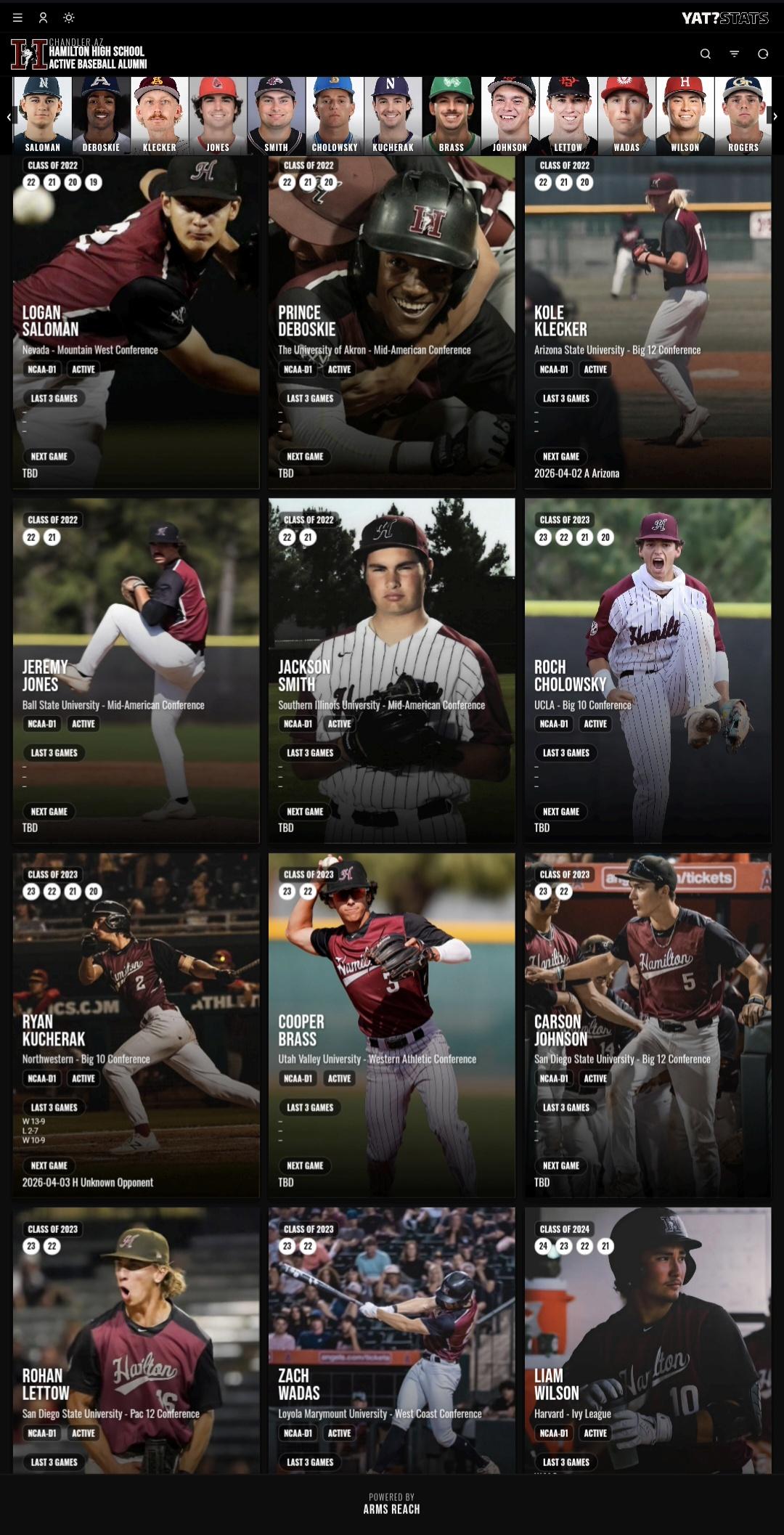The height and width of the screenshot is (1535, 784).
Task: Toggle the light/dark theme sun icon
Action: pos(69,17)
